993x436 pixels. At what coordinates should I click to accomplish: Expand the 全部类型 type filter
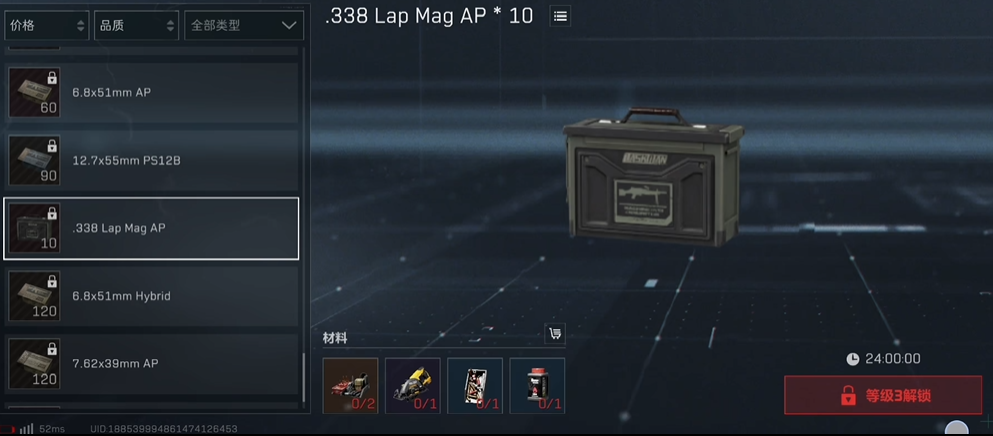(x=244, y=26)
